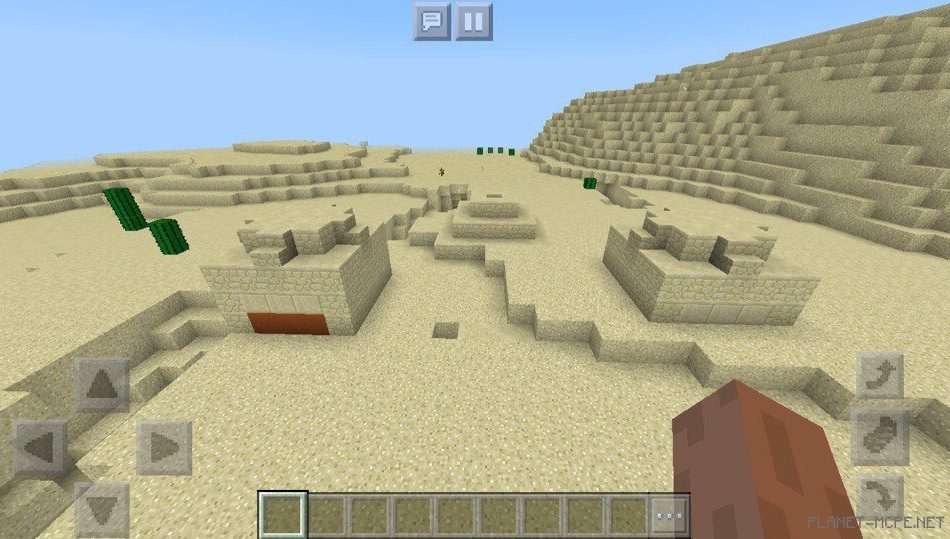Tap the strafe right arrow
This screenshot has width=950, height=539.
click(163, 446)
